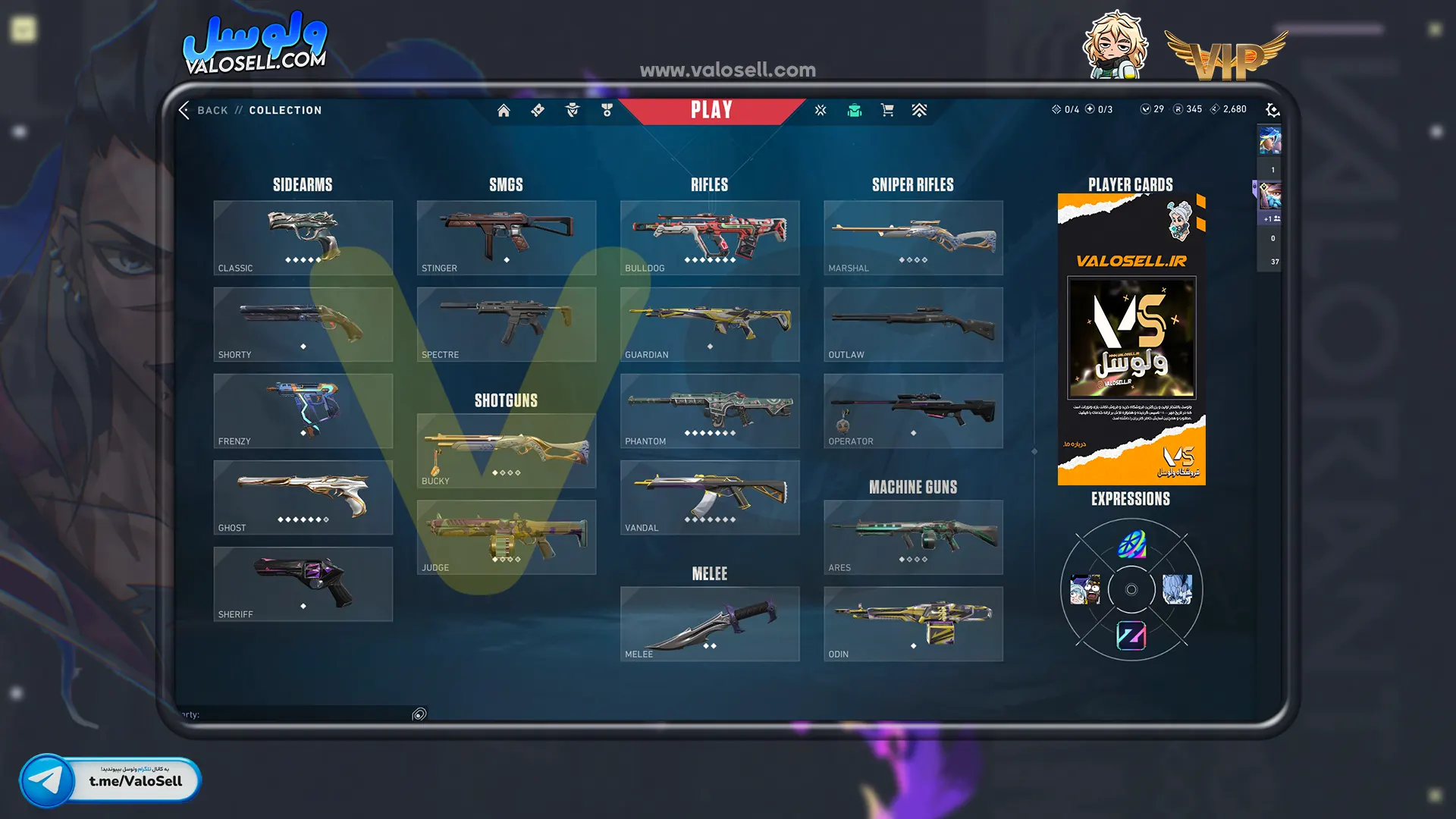Open the settings gear icon
The width and height of the screenshot is (1456, 819).
point(1272,111)
